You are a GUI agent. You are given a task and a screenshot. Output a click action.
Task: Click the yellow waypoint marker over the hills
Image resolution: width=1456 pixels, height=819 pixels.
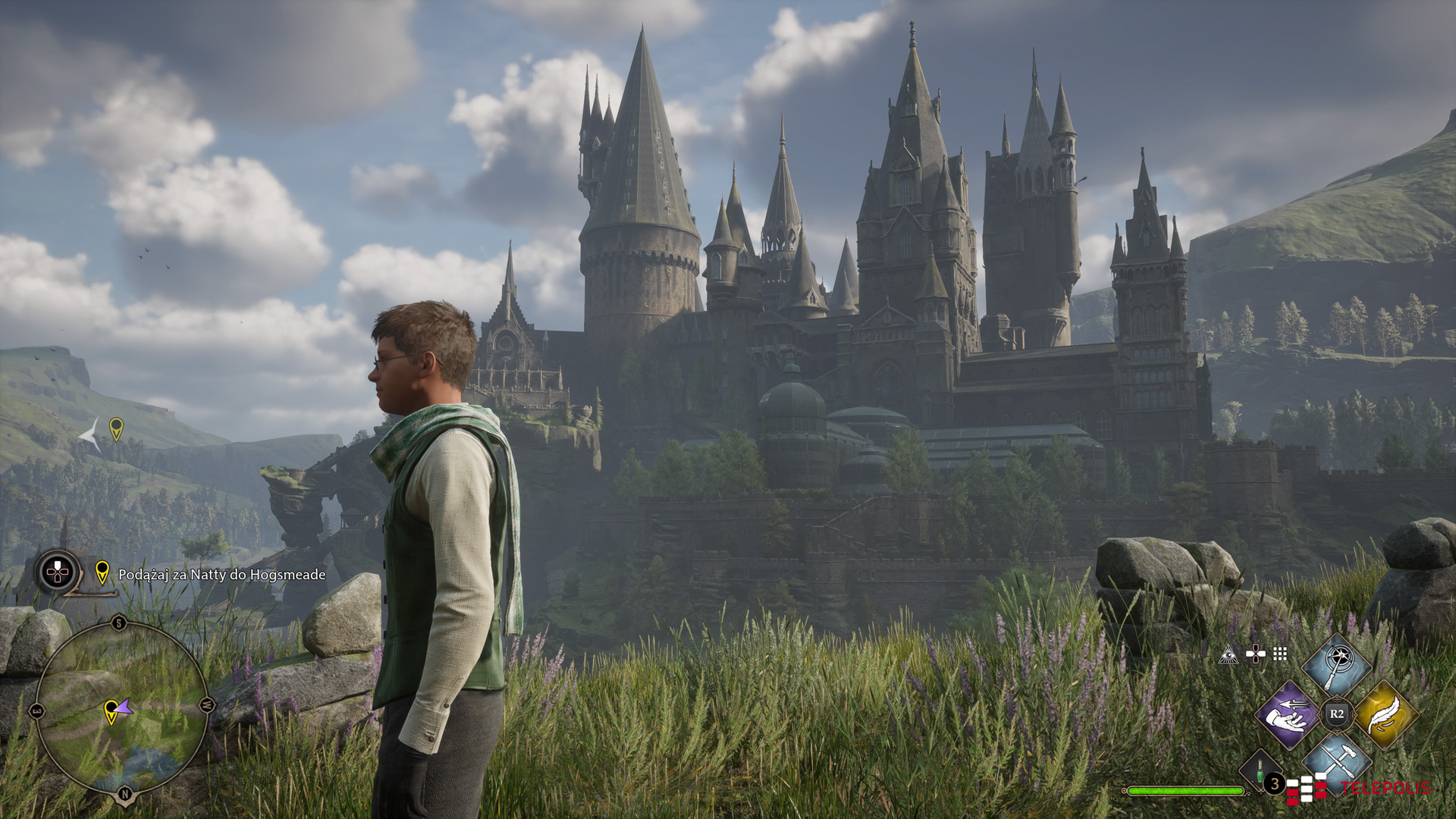tap(116, 429)
